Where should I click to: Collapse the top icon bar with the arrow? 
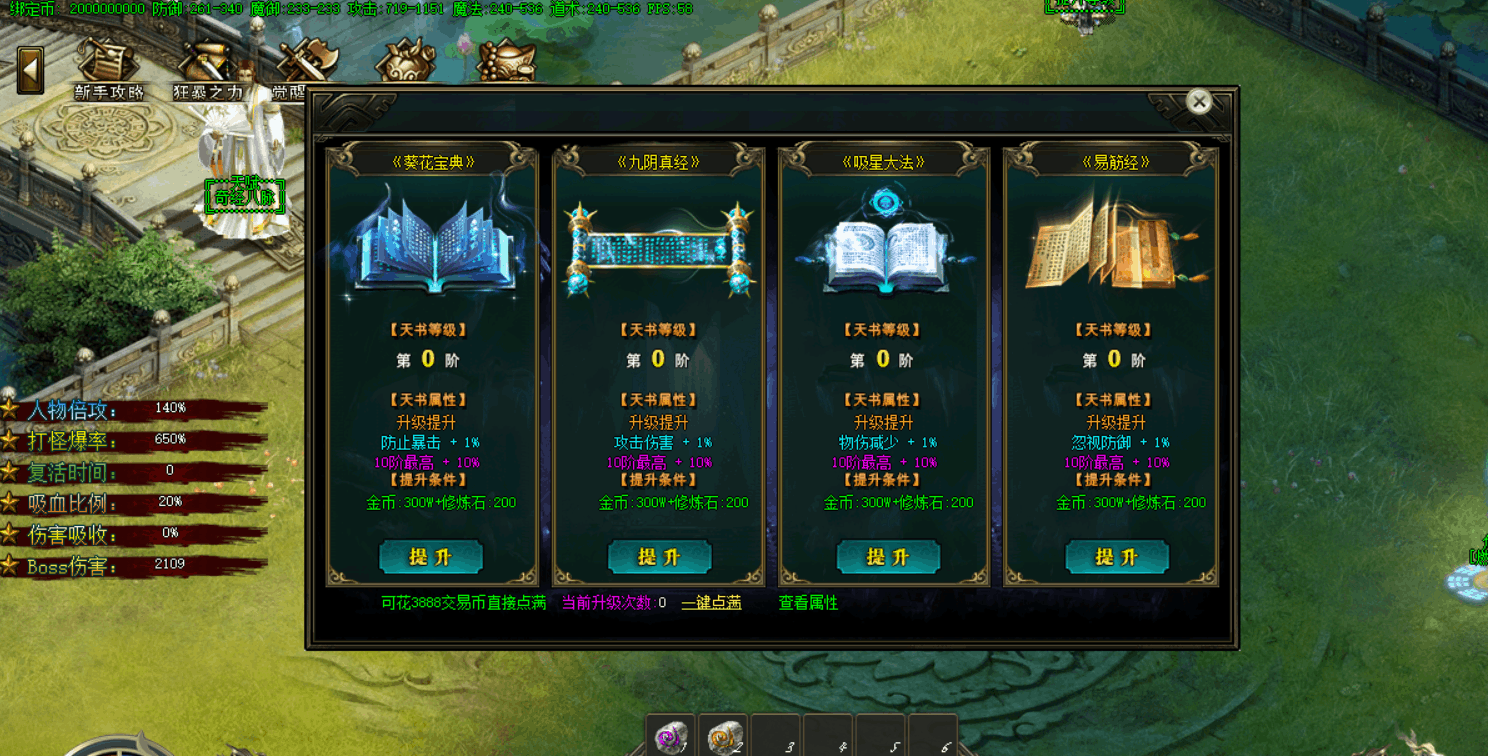[30, 71]
